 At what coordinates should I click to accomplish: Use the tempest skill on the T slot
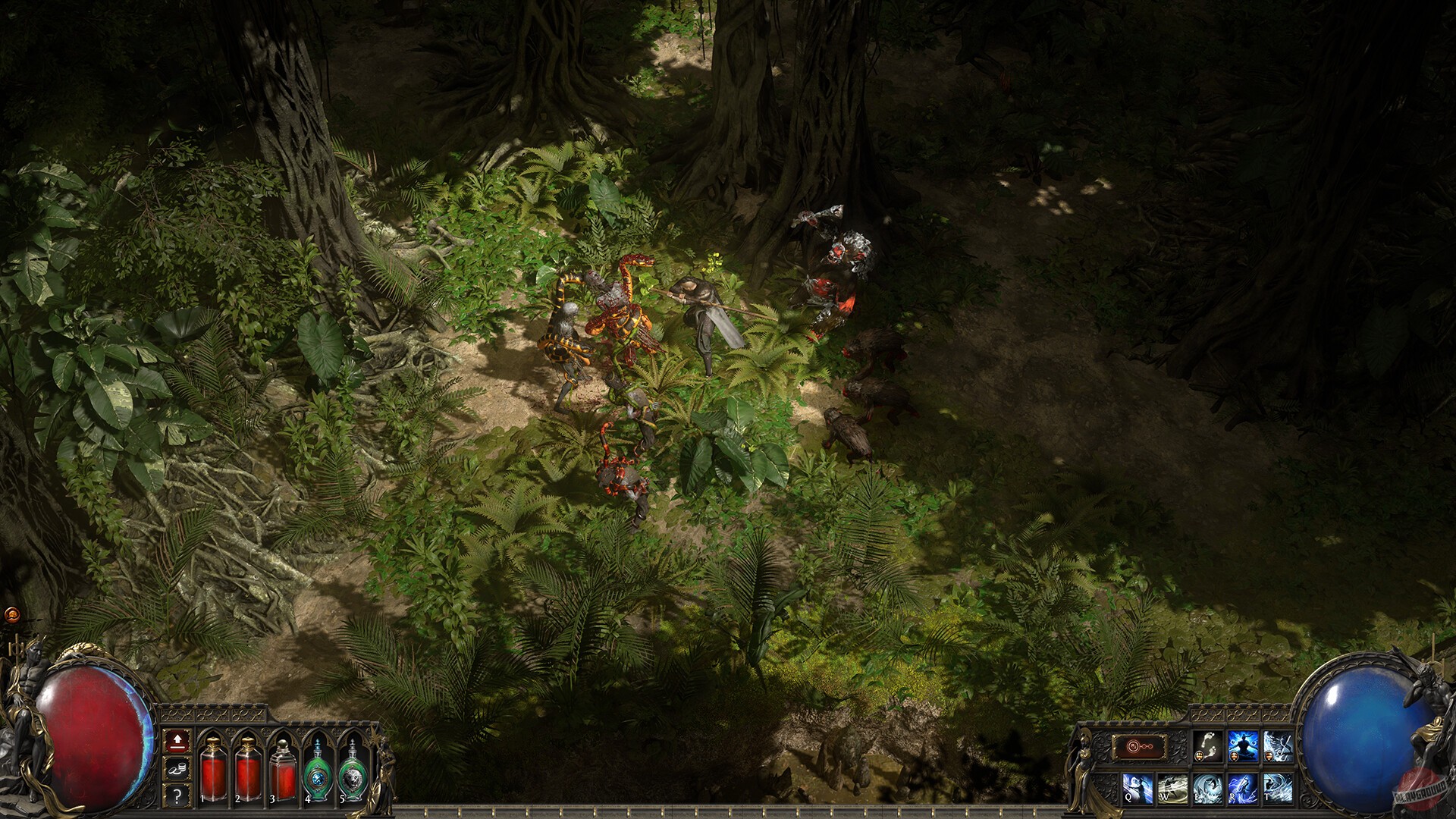point(1277,790)
